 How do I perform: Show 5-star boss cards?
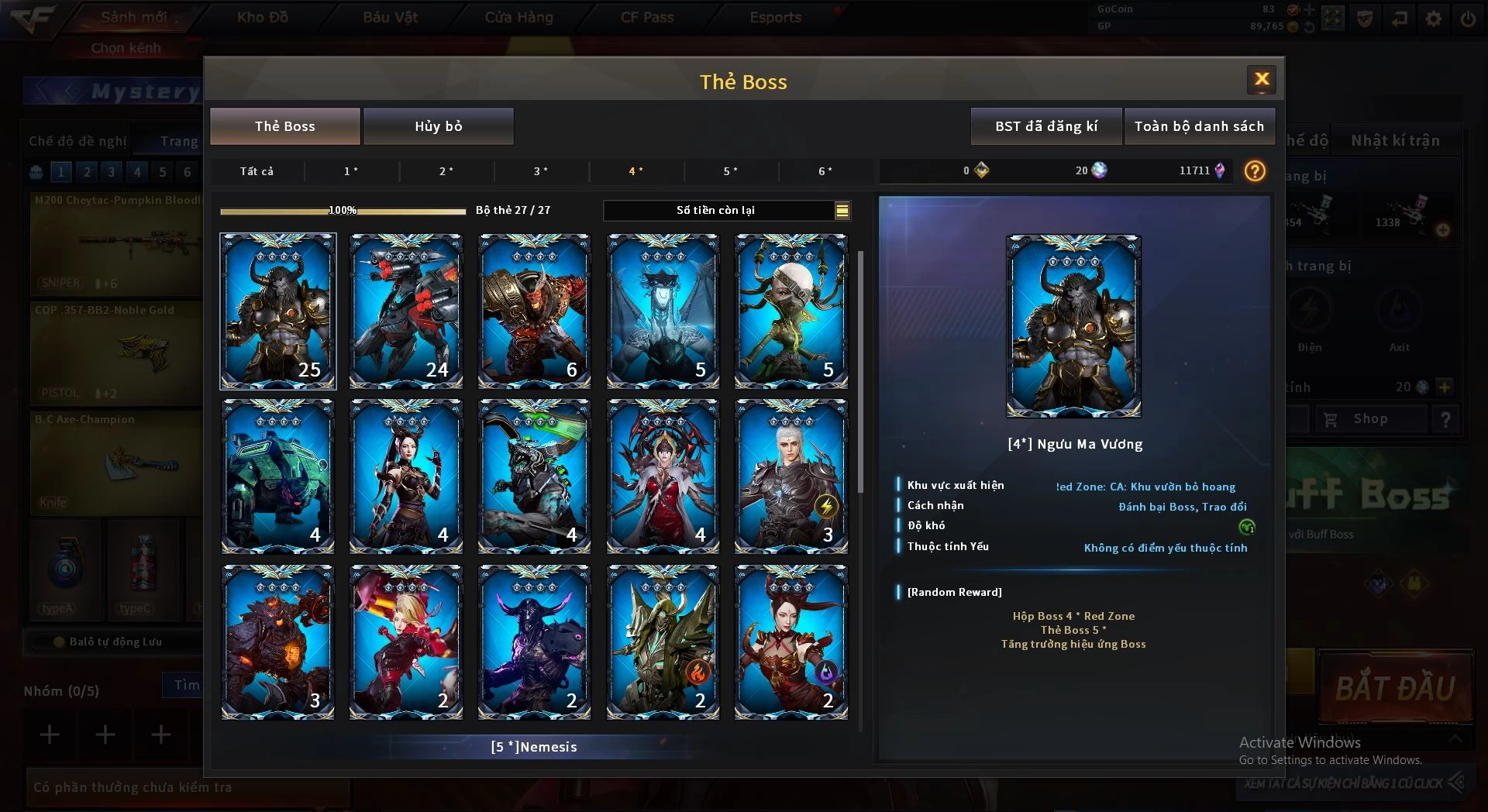click(x=731, y=171)
